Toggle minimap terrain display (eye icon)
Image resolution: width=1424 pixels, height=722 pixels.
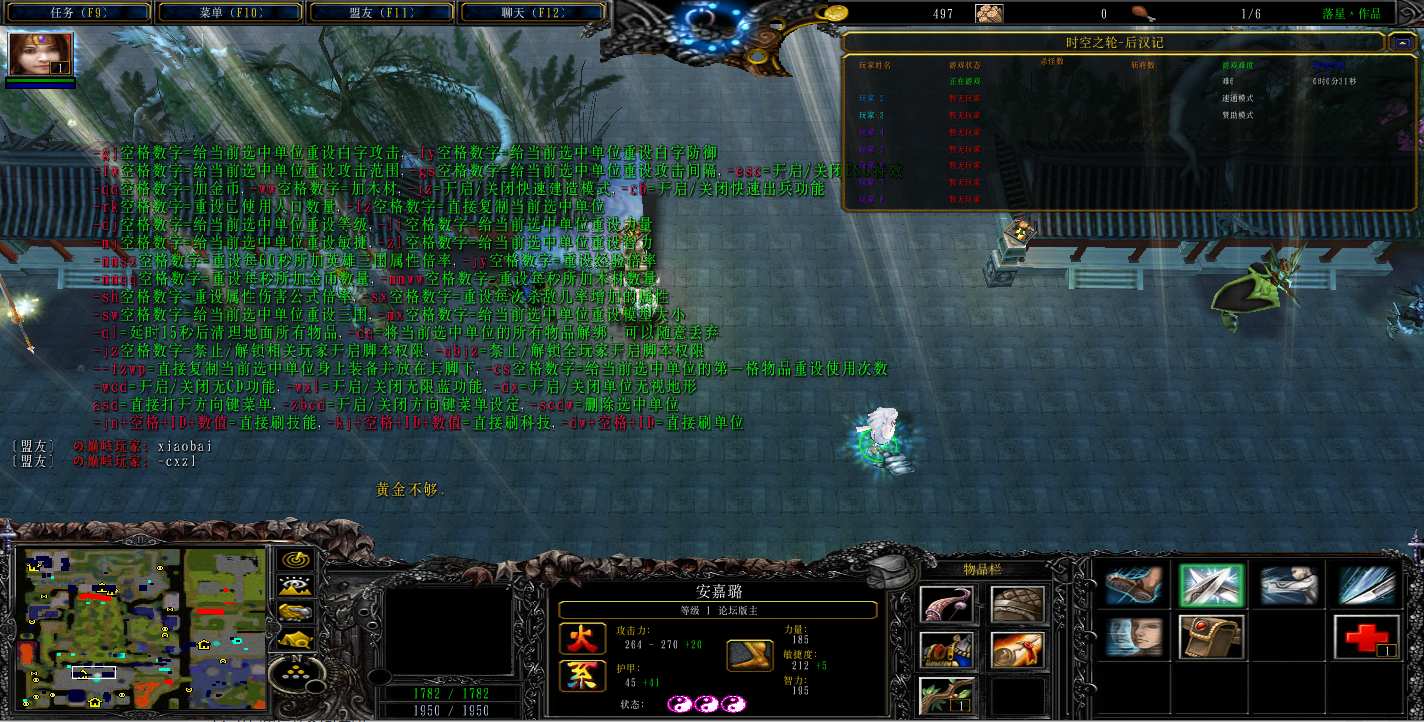click(x=295, y=586)
